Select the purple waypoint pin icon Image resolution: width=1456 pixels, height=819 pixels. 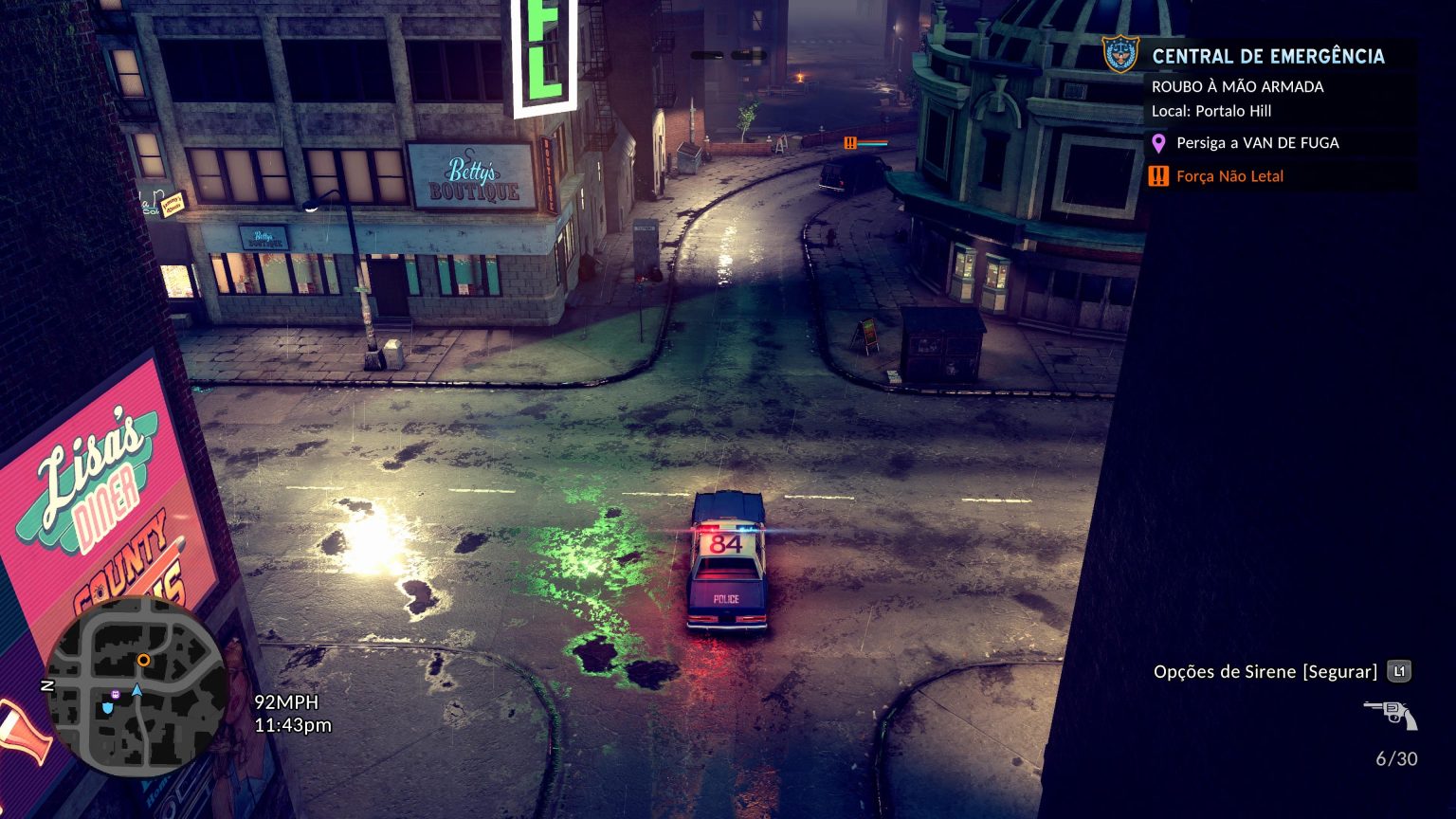[1157, 143]
